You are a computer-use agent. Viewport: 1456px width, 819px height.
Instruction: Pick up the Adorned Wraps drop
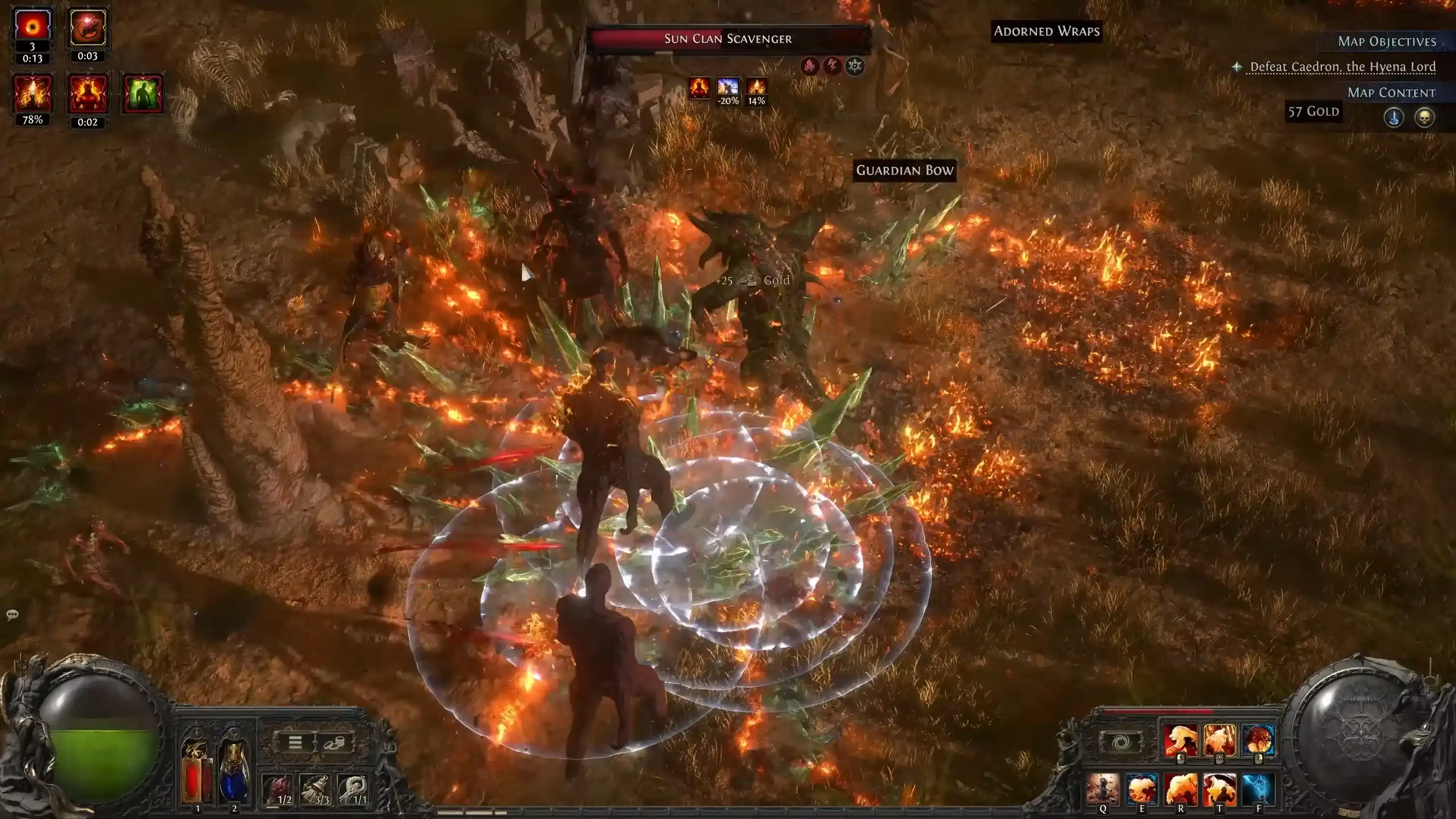(1046, 31)
